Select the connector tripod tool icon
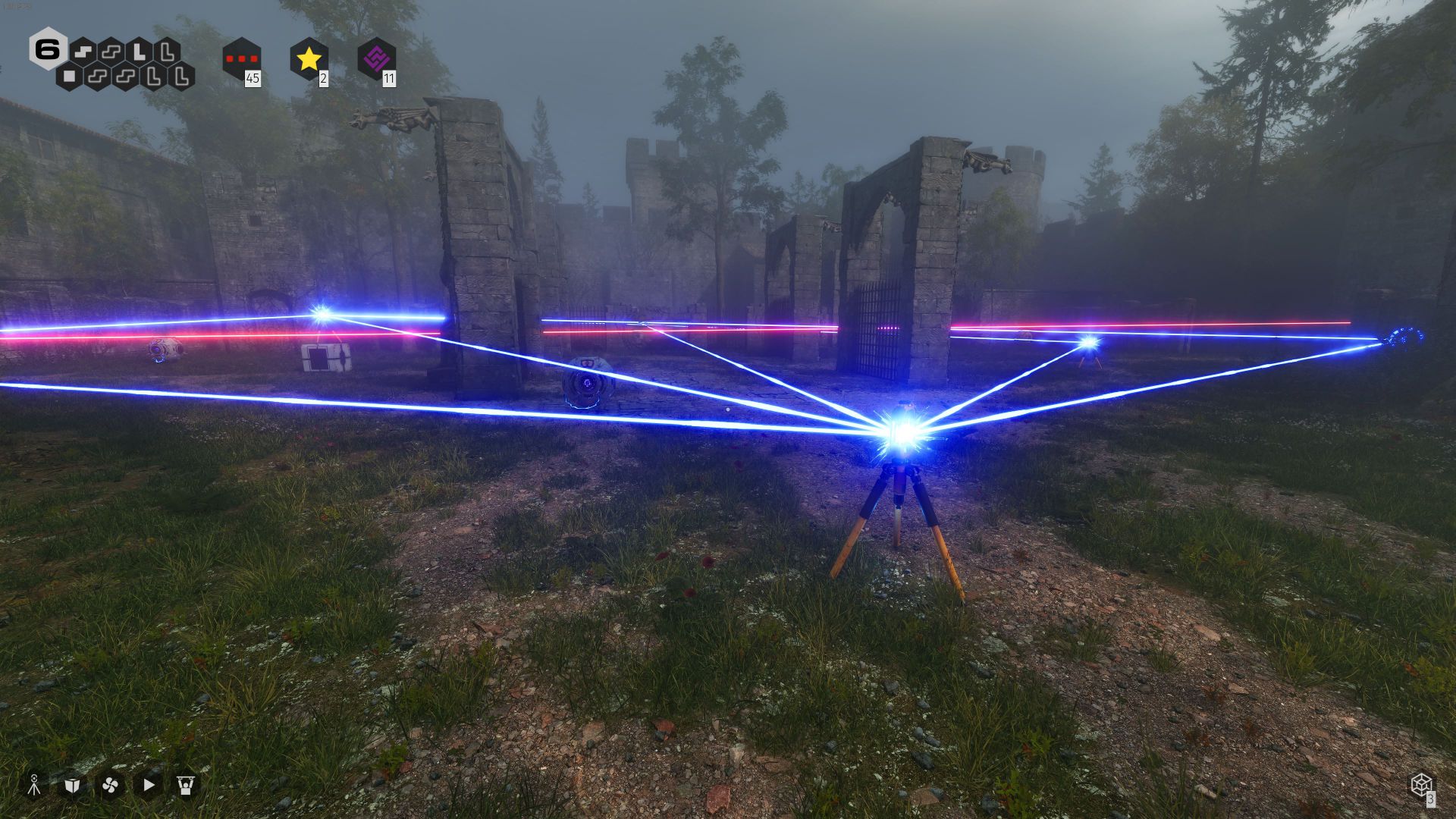The height and width of the screenshot is (819, 1456). 34,785
